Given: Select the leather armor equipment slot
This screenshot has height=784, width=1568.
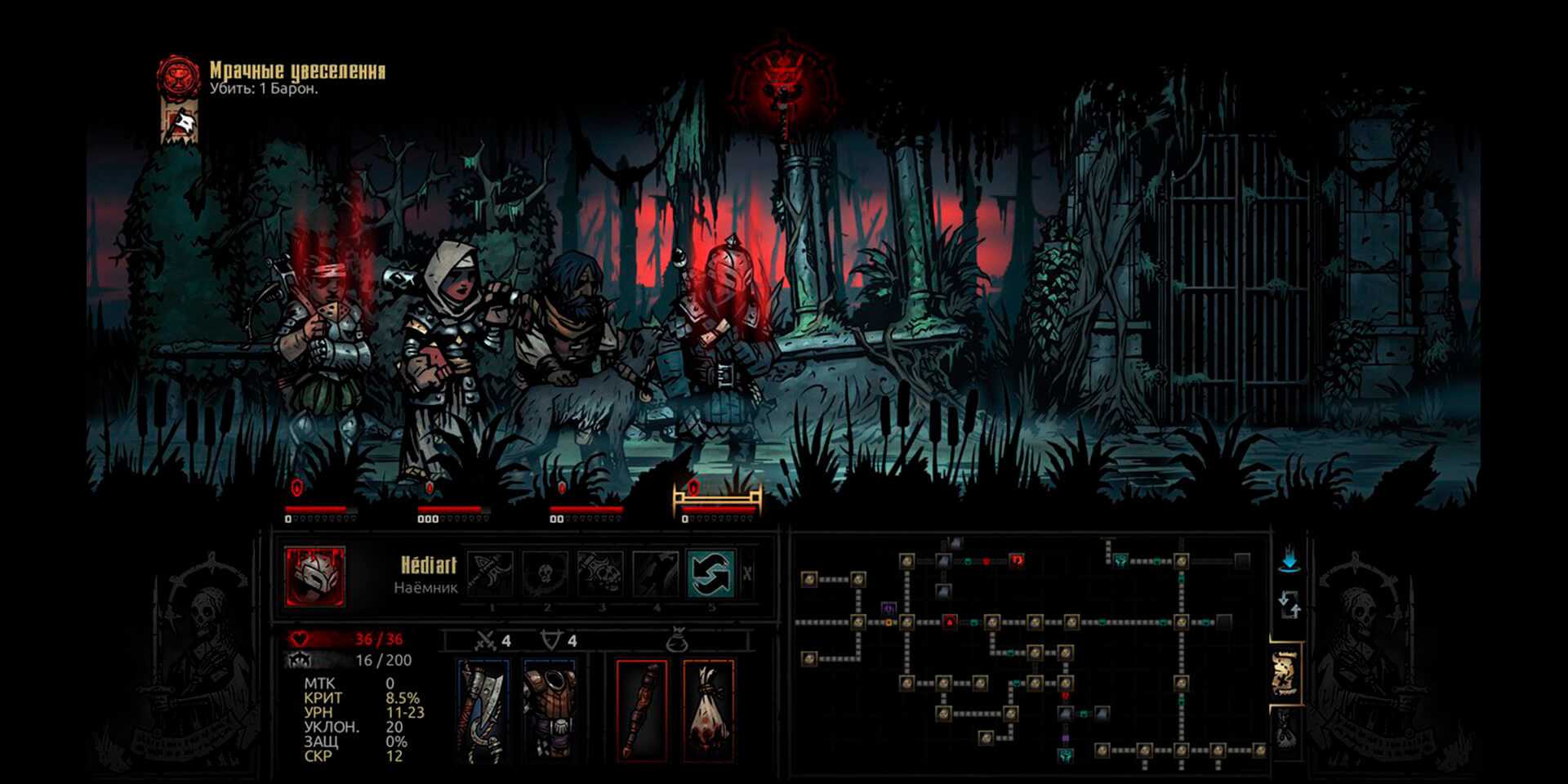Looking at the screenshot, I should click(x=549, y=711).
